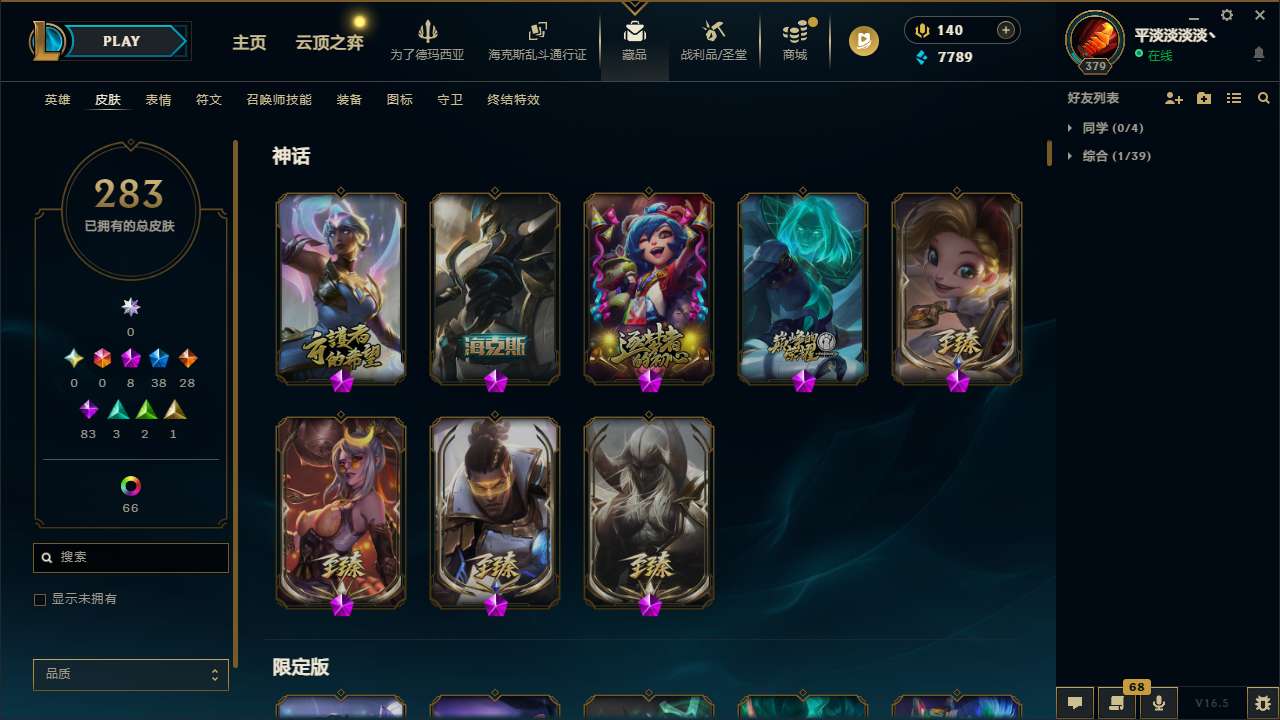Screen dimensions: 1280x720
Task: Click the 搜索 search input field
Action: 130,557
